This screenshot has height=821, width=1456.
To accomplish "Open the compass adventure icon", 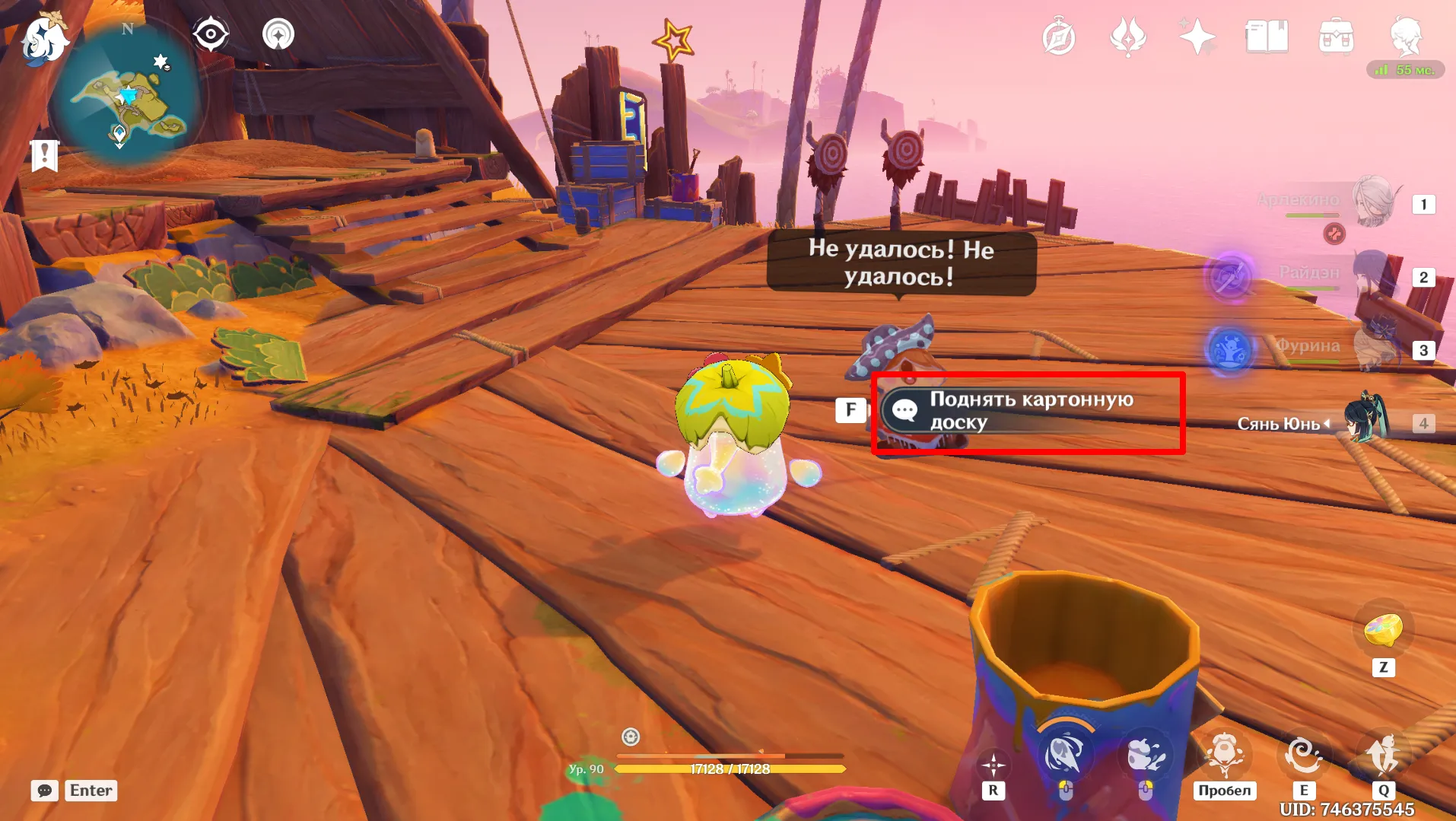I will [1058, 37].
